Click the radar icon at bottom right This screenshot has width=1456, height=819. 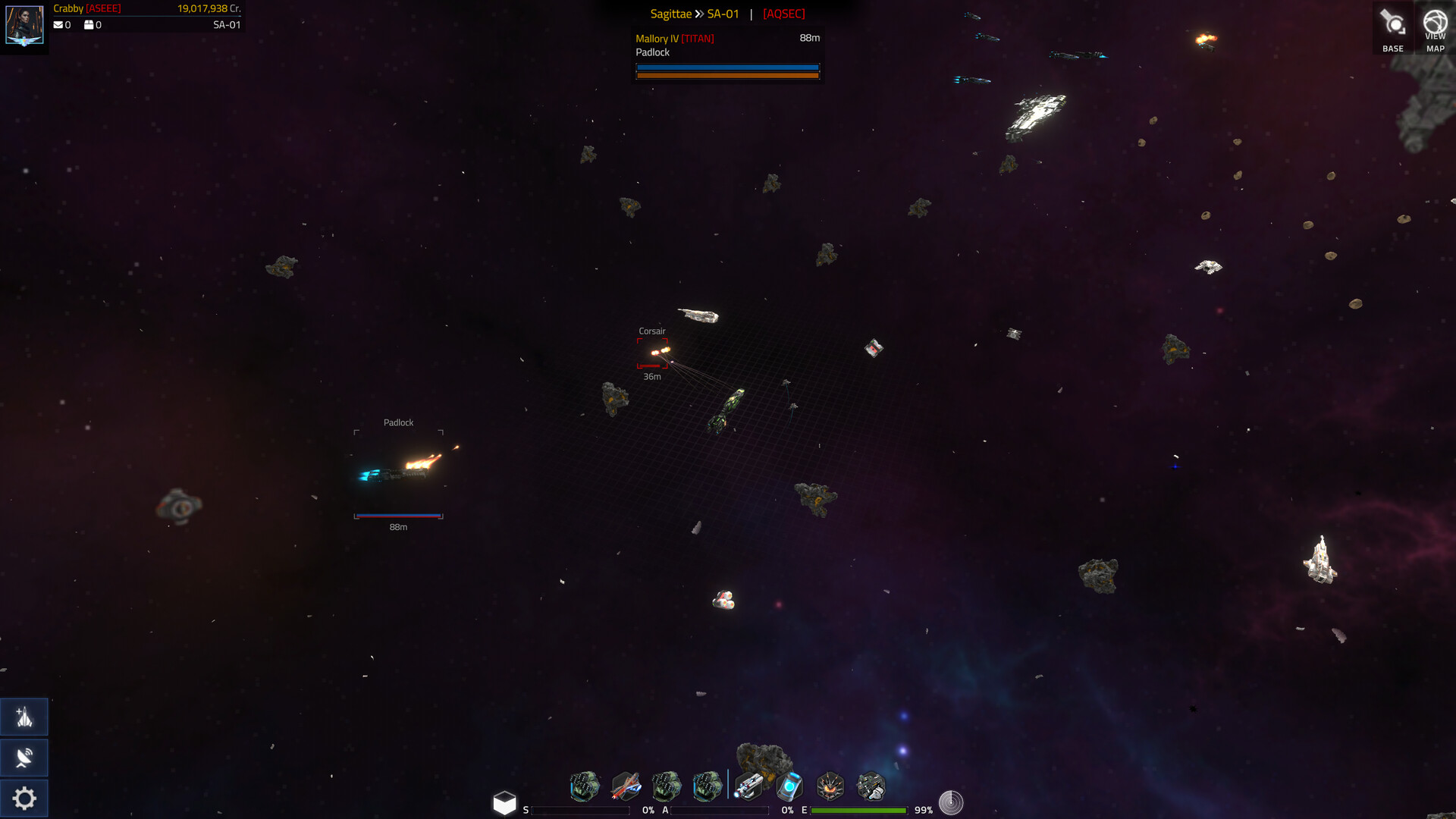[x=951, y=802]
